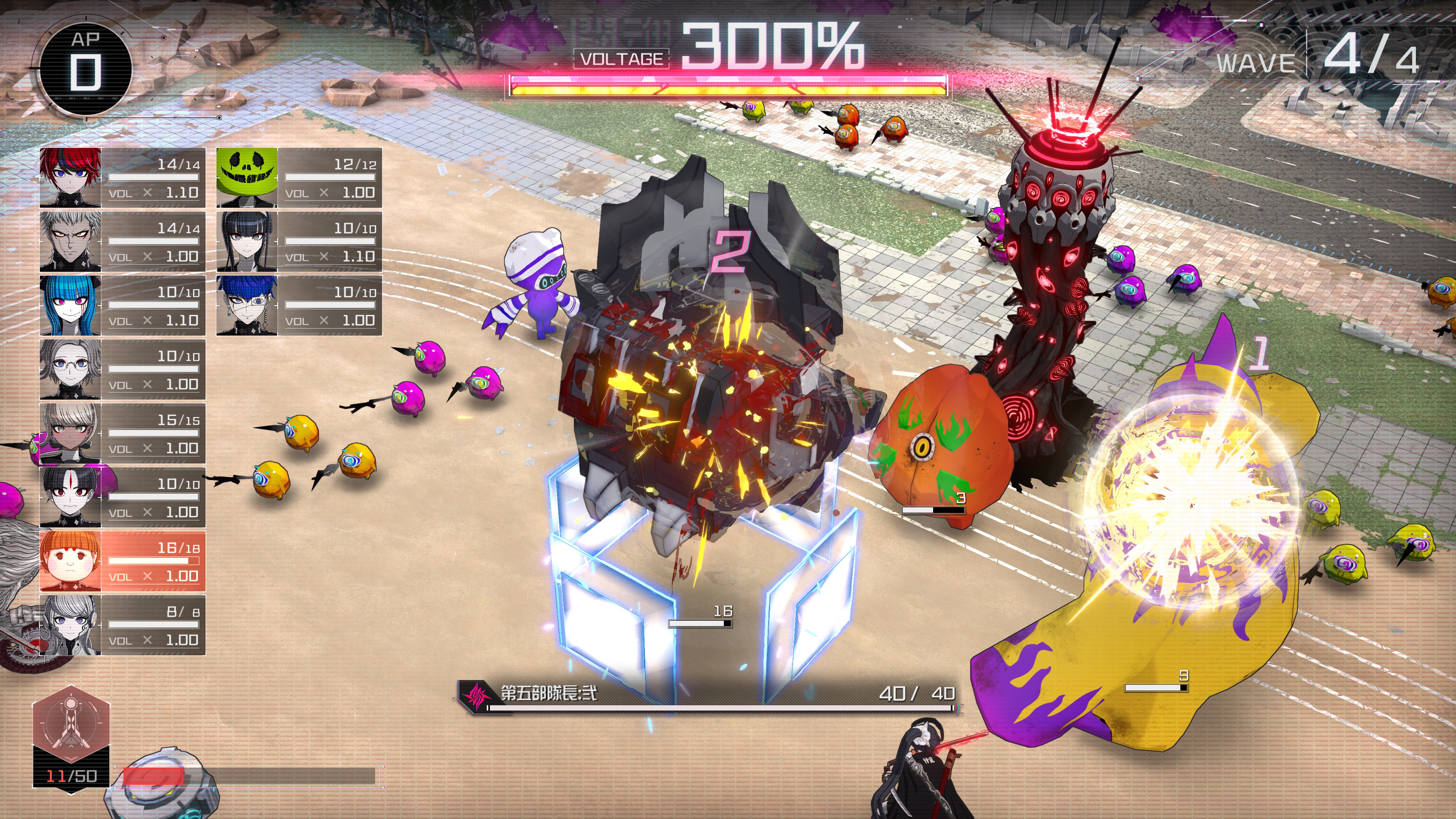This screenshot has width=1456, height=819.
Task: Select the long blue-haired girl's panel
Action: (x=122, y=306)
